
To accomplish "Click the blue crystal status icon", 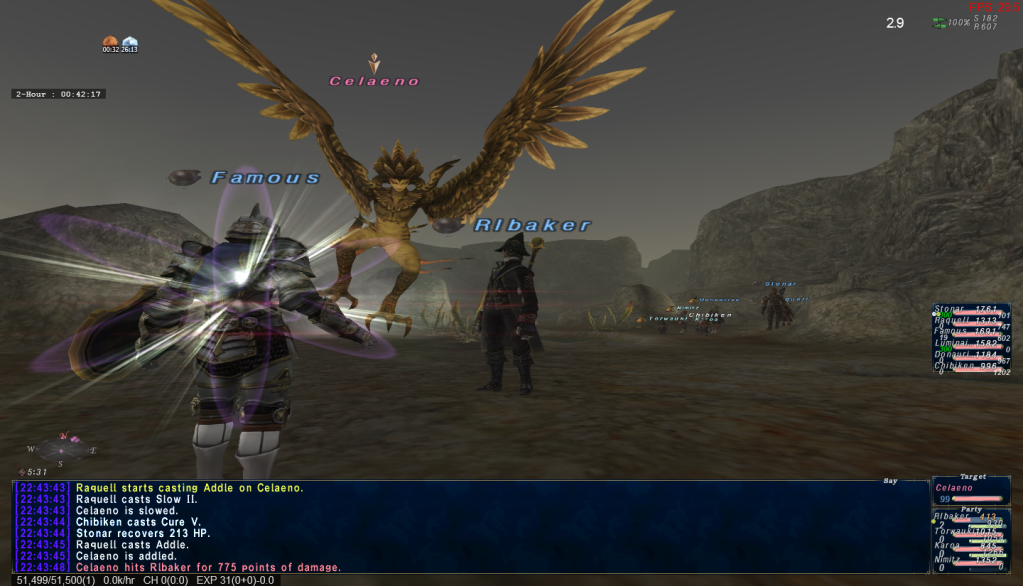I will (x=129, y=42).
